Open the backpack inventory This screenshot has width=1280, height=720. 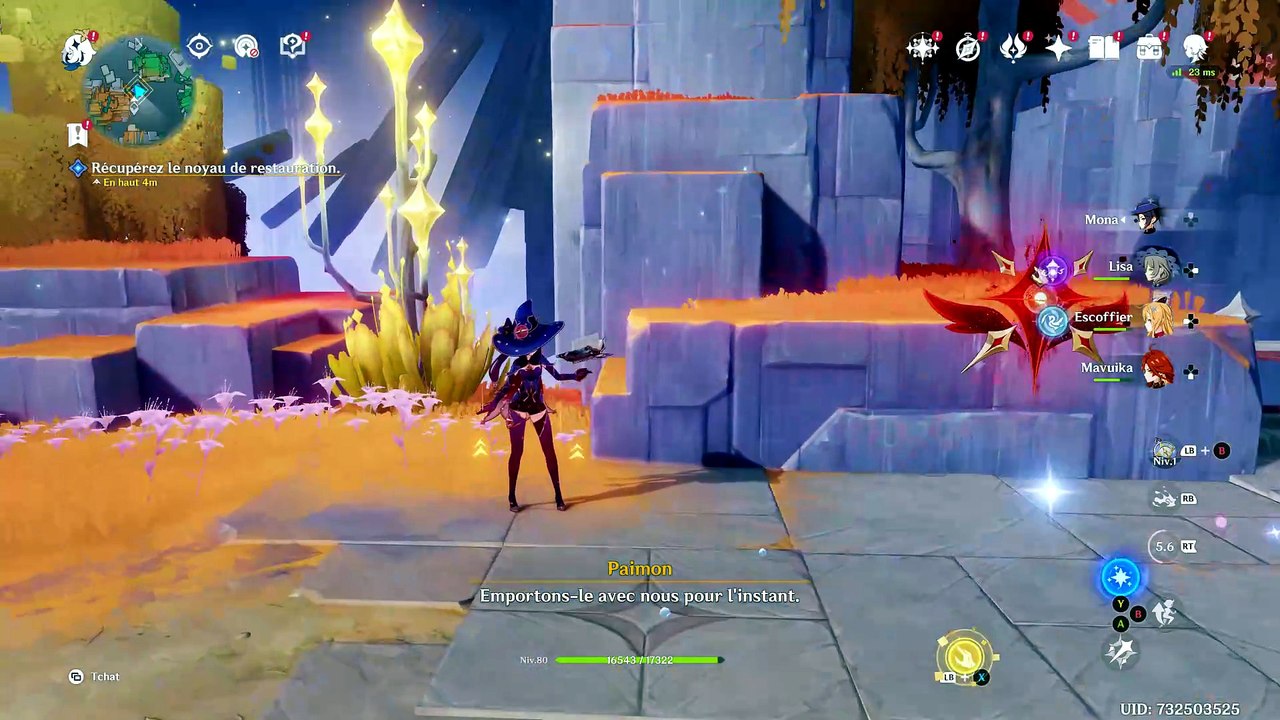coord(1150,47)
